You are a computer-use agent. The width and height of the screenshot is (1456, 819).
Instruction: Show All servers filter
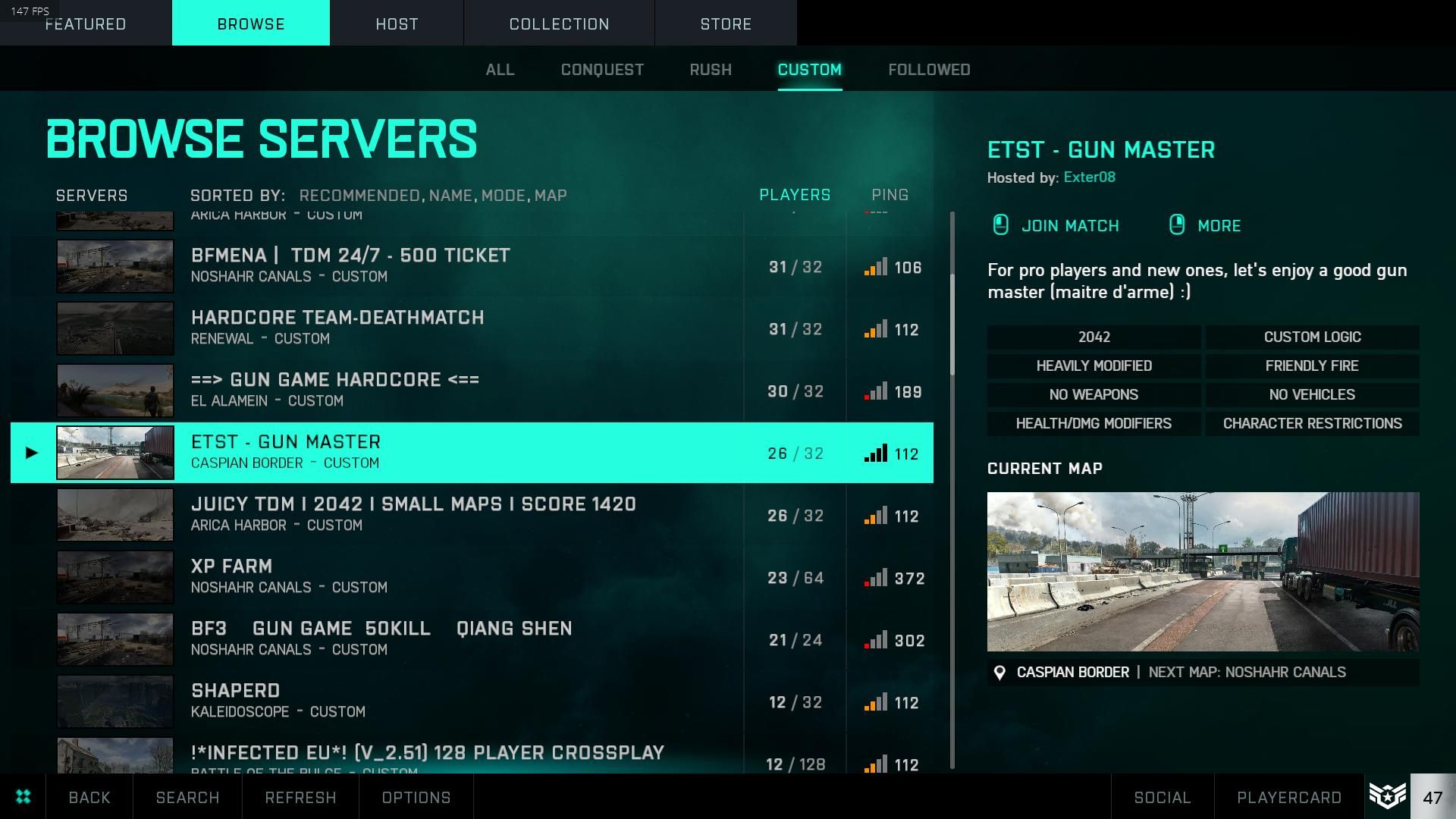500,70
